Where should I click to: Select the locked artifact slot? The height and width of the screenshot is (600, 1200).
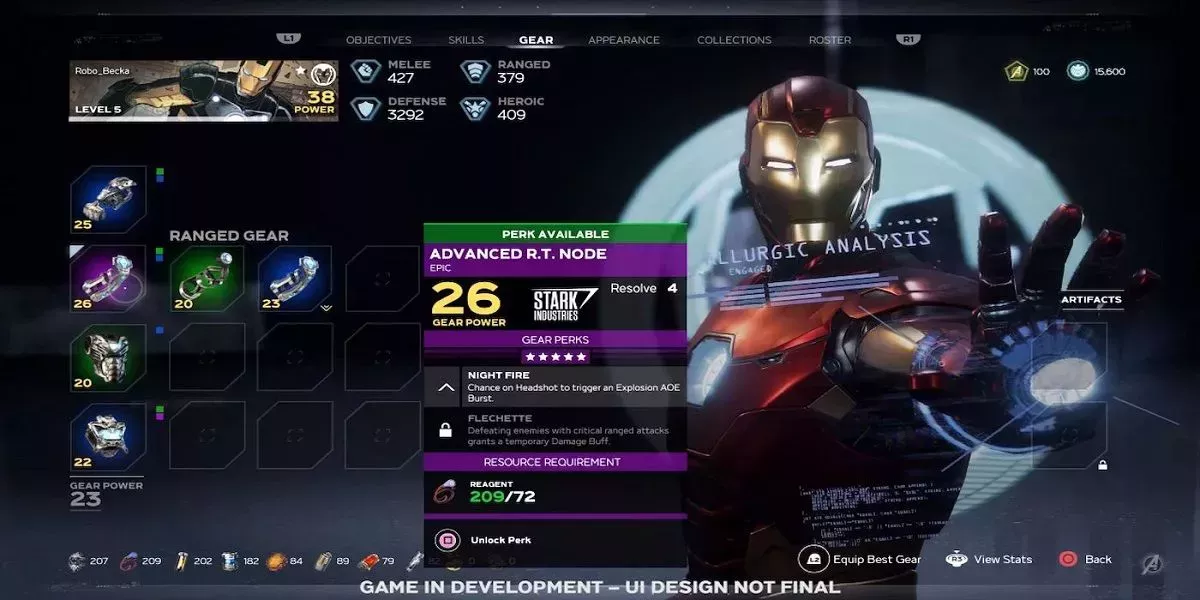[x=1070, y=435]
